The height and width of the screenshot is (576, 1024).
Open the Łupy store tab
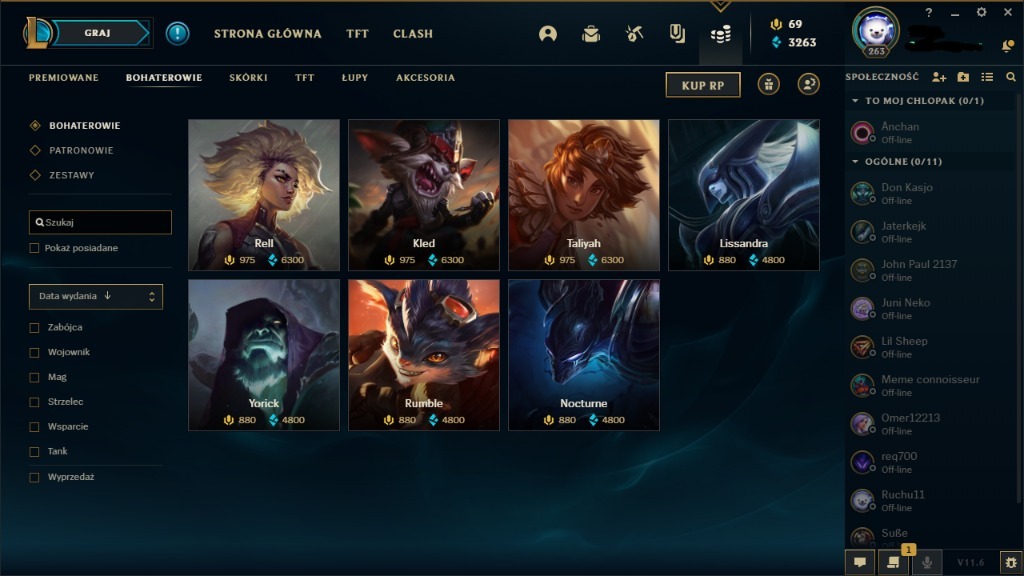point(354,78)
